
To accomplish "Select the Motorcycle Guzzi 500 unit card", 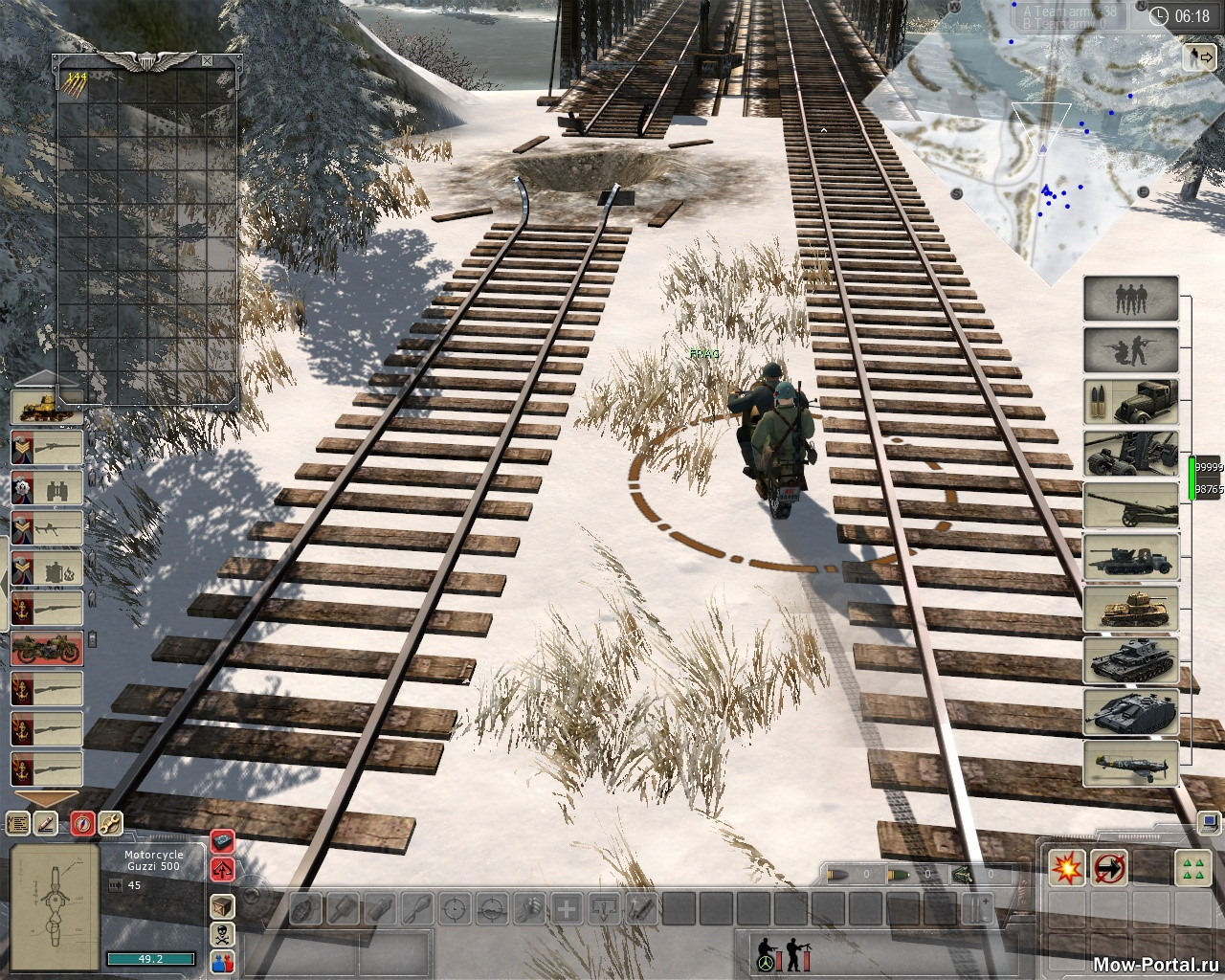I will pyautogui.click(x=48, y=649).
